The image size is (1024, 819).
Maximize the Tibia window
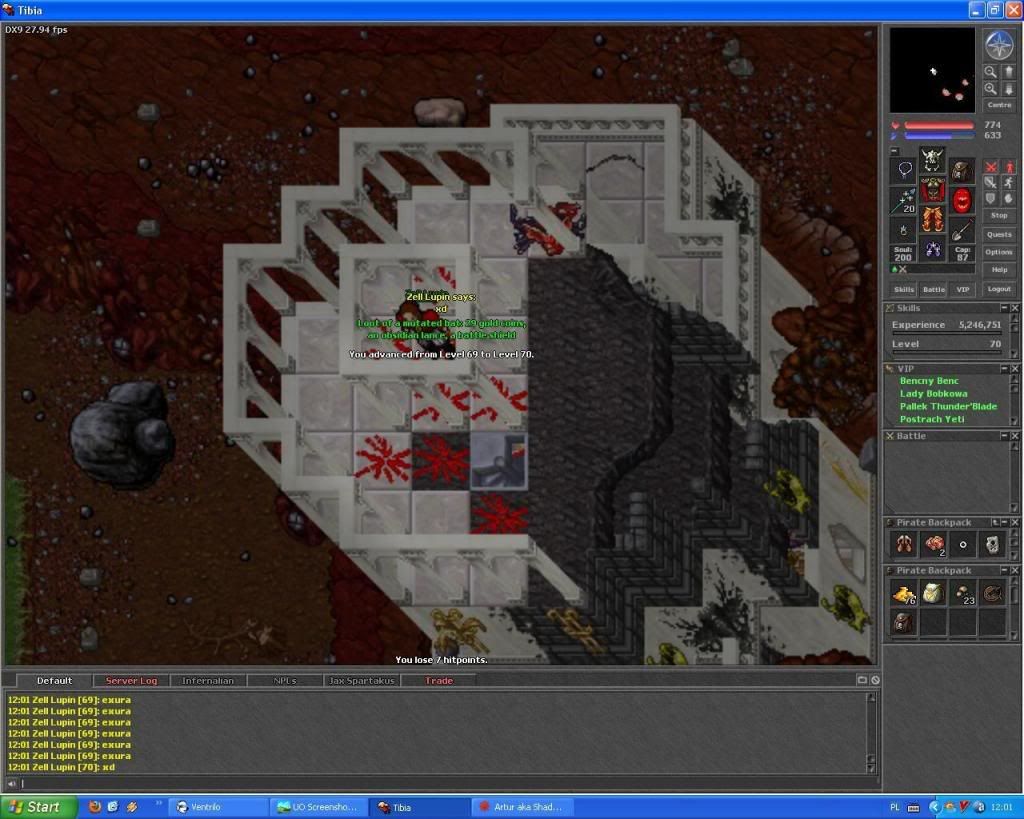pos(995,10)
